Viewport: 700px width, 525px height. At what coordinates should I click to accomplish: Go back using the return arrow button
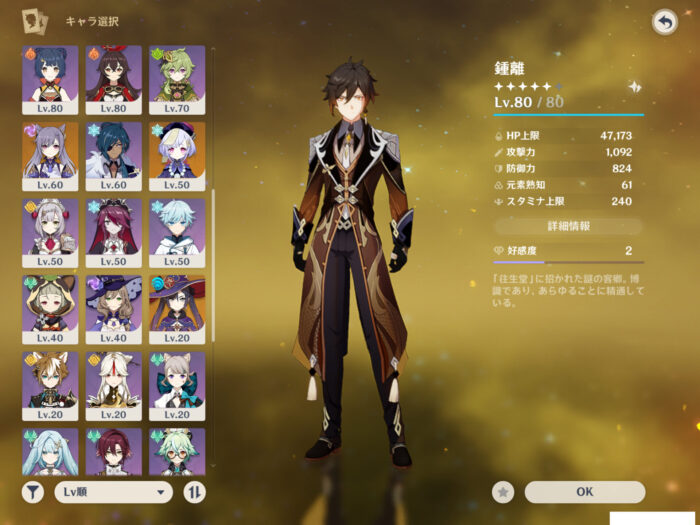[664, 21]
